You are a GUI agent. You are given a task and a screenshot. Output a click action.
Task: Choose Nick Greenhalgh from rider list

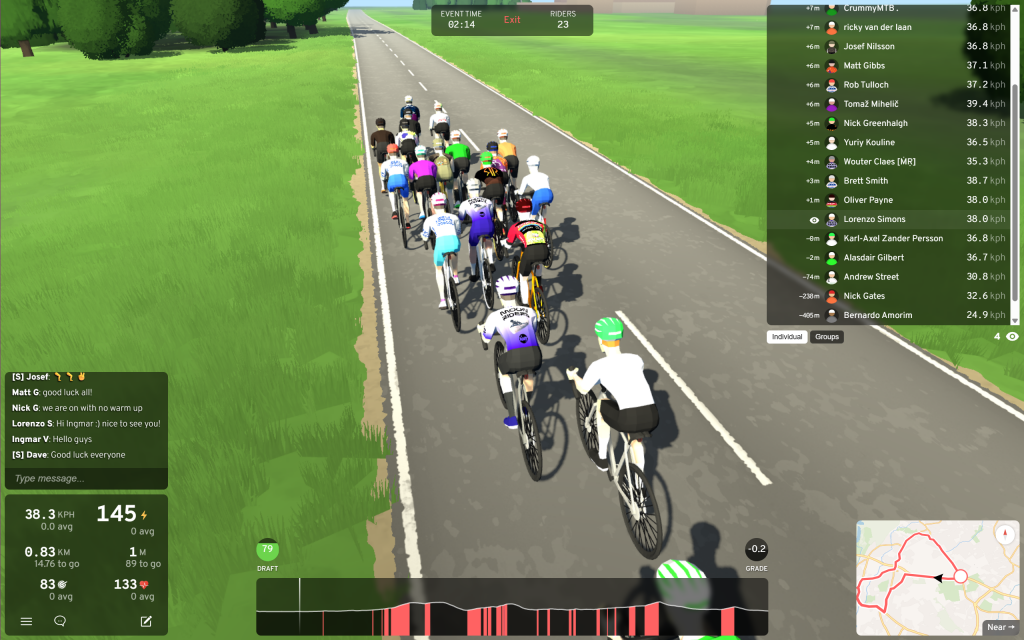[x=875, y=123]
